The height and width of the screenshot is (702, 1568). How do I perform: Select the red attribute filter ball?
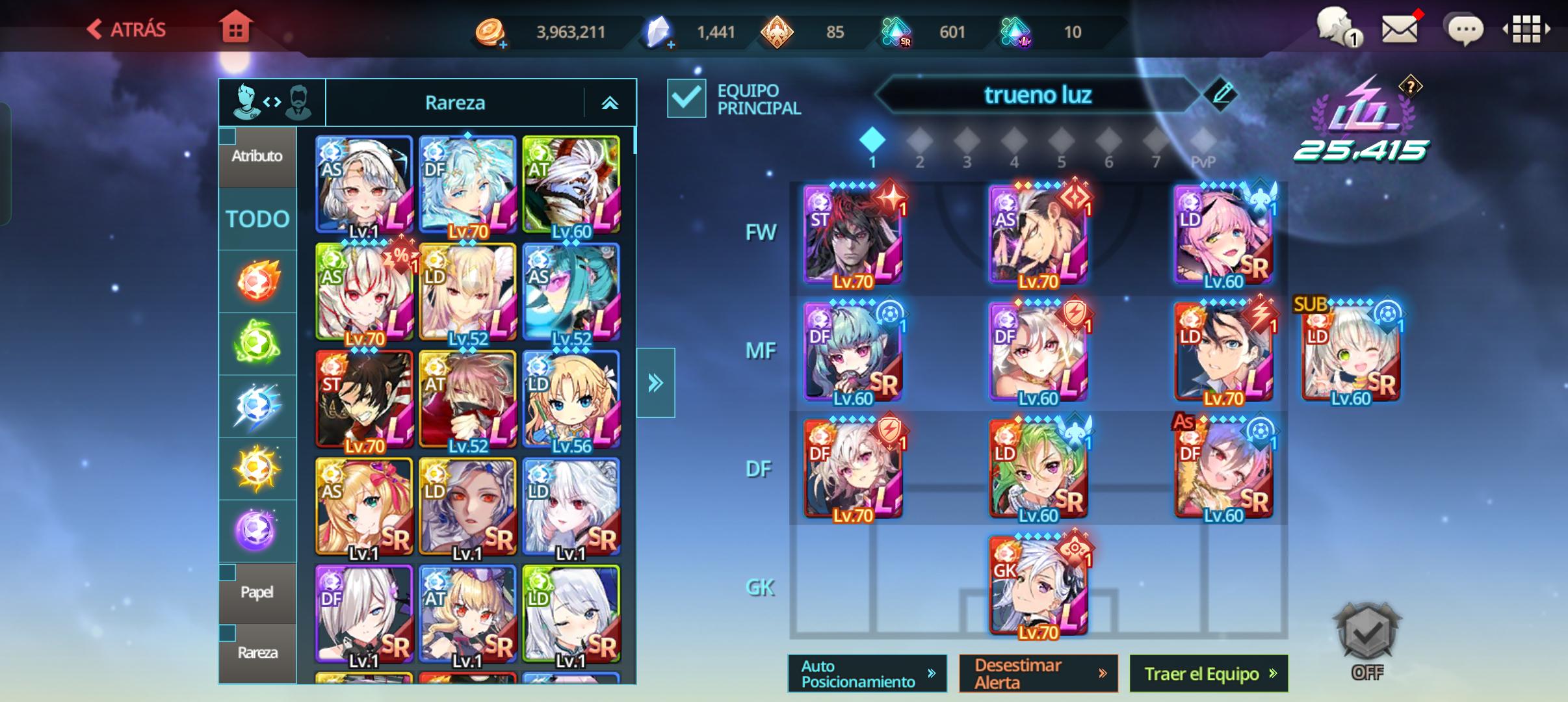click(x=258, y=281)
